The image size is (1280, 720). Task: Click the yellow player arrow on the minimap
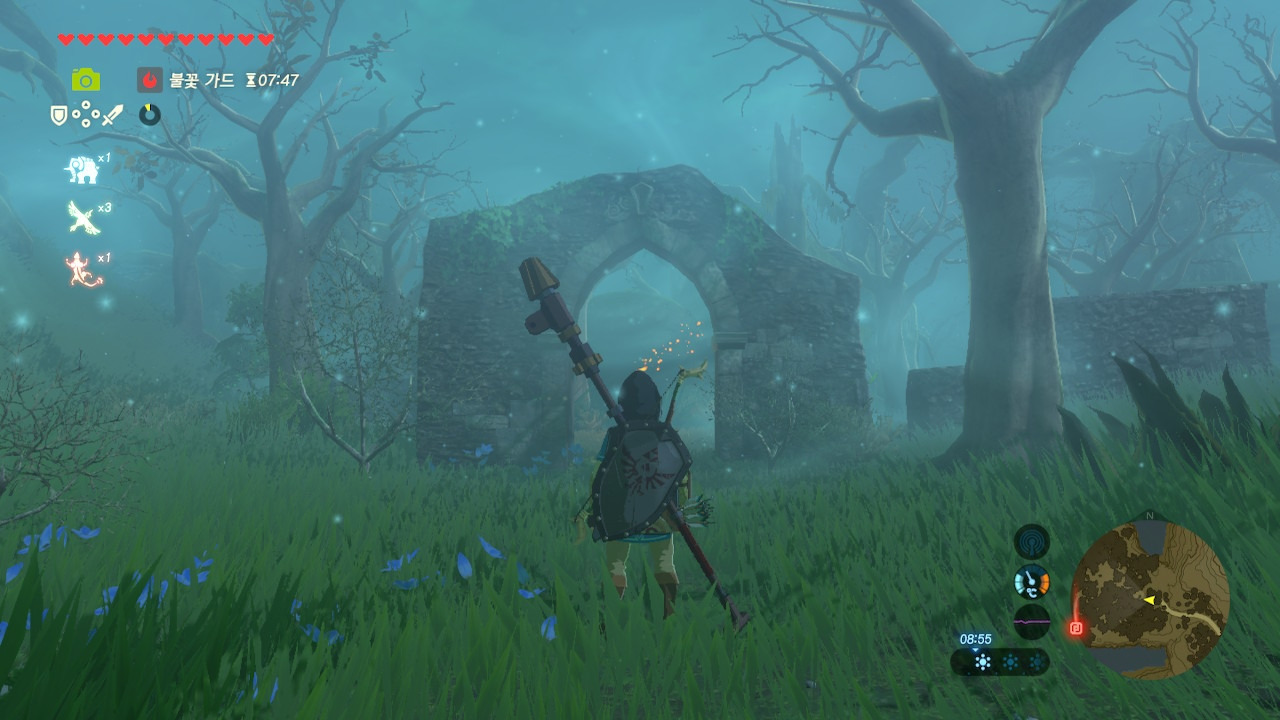(x=1149, y=600)
